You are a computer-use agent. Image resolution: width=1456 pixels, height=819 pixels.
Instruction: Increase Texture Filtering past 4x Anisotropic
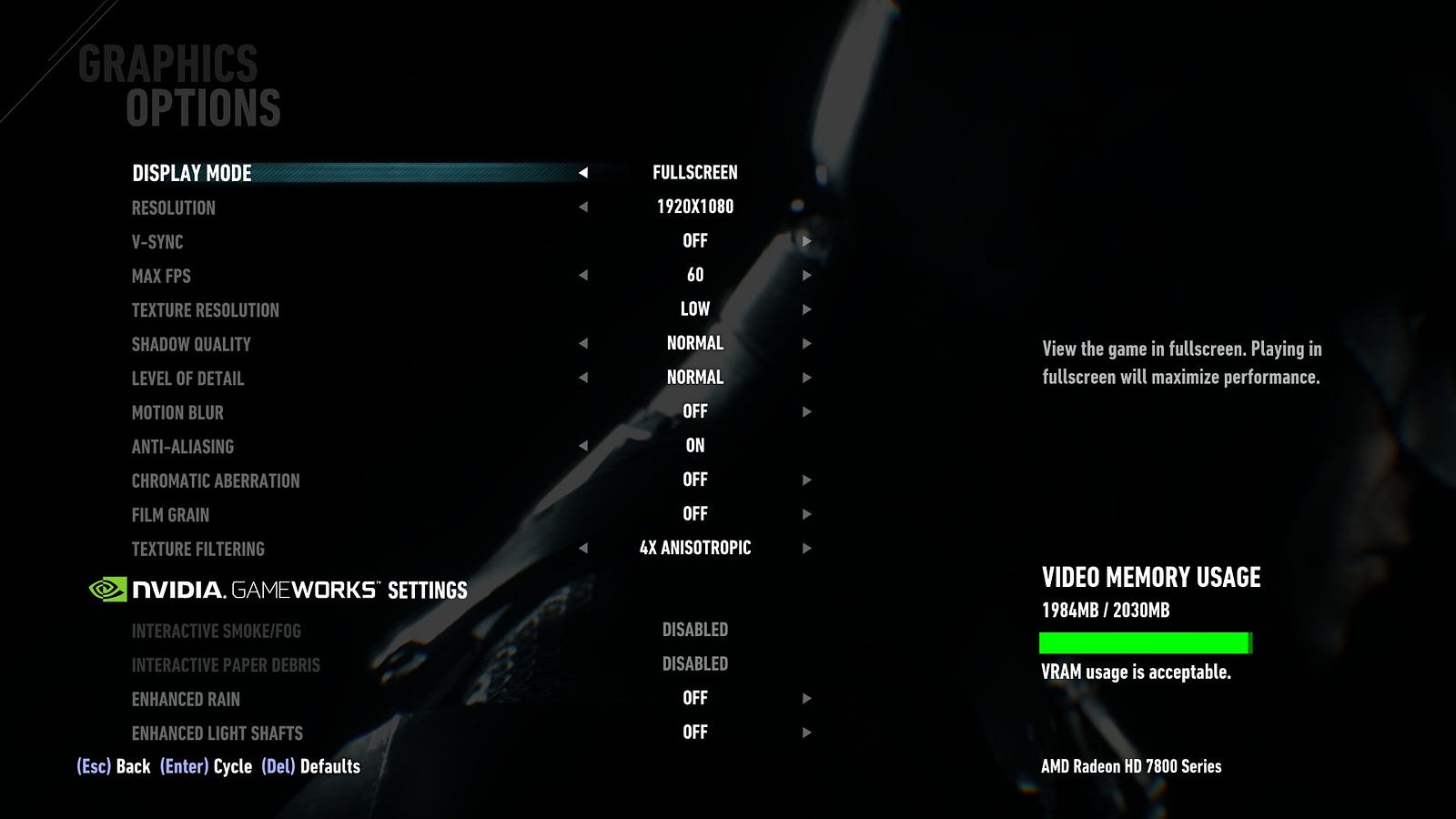[x=806, y=548]
